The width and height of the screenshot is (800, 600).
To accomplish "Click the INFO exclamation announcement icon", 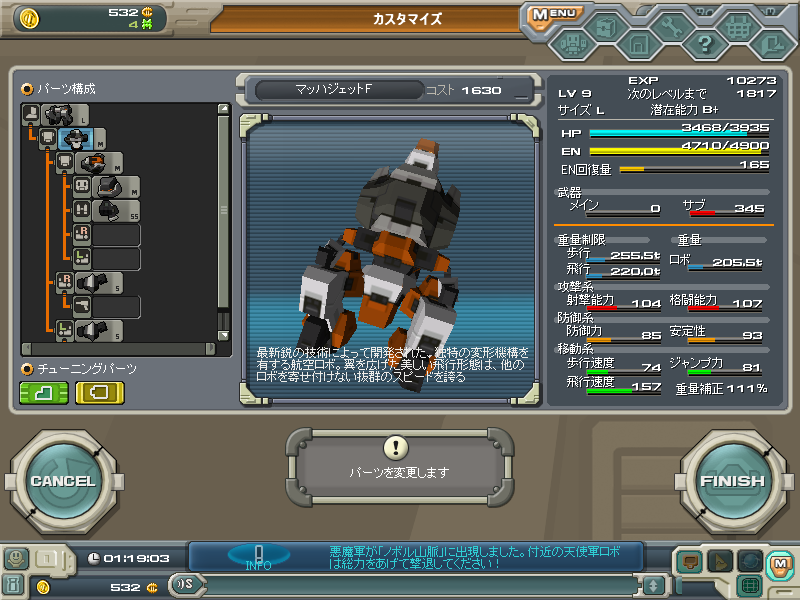I will (x=259, y=556).
